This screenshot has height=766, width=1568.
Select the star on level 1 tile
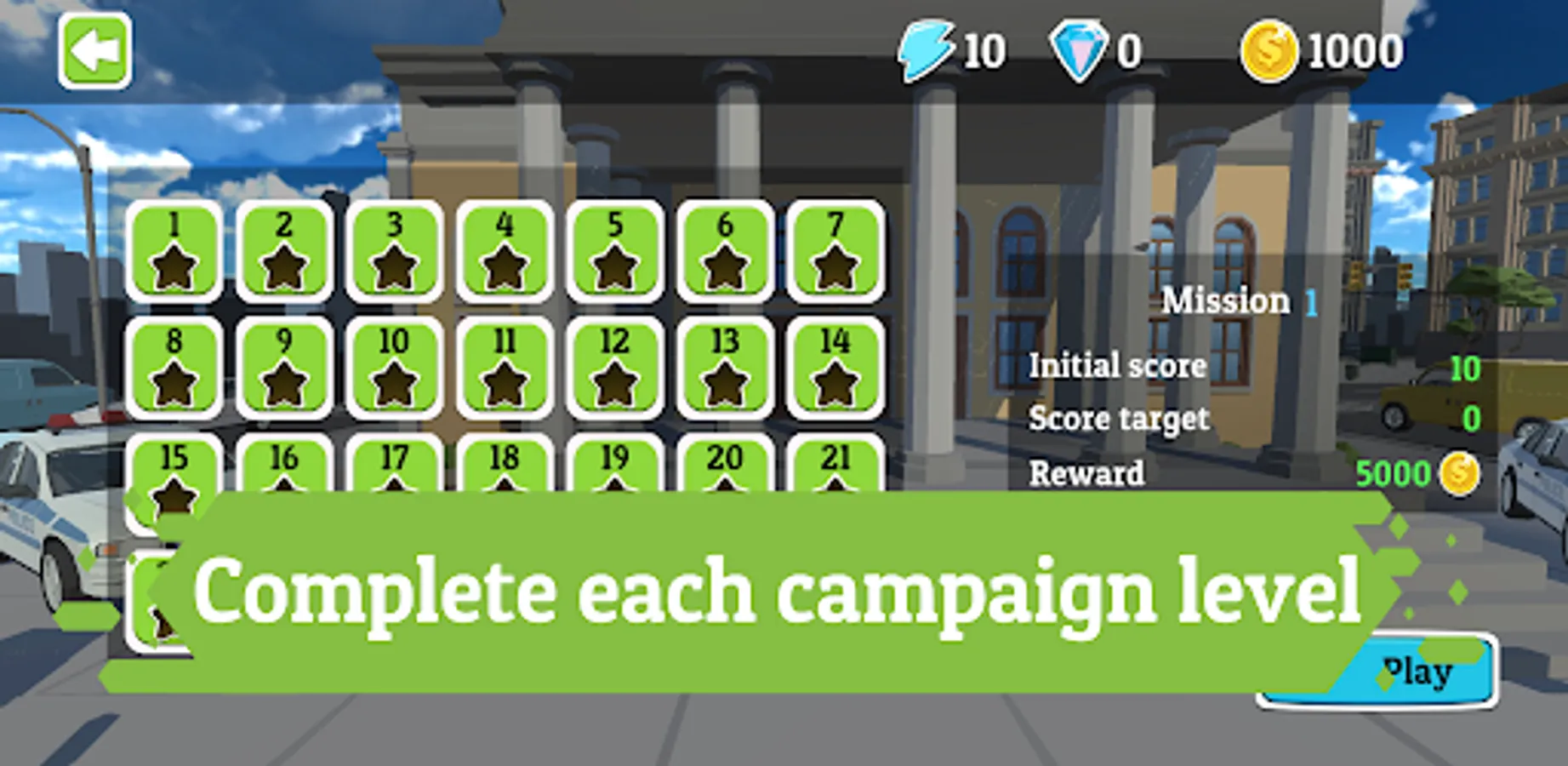(x=173, y=266)
